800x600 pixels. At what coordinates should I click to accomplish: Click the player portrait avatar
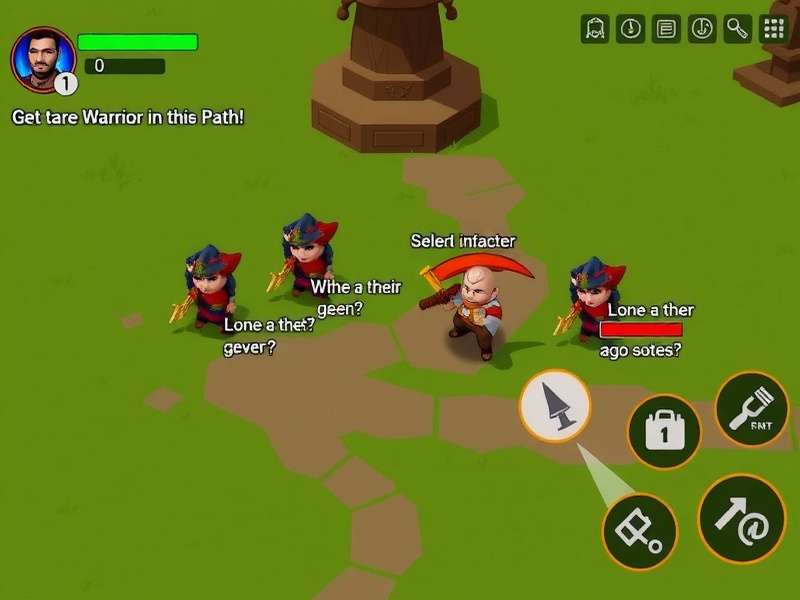click(x=43, y=57)
